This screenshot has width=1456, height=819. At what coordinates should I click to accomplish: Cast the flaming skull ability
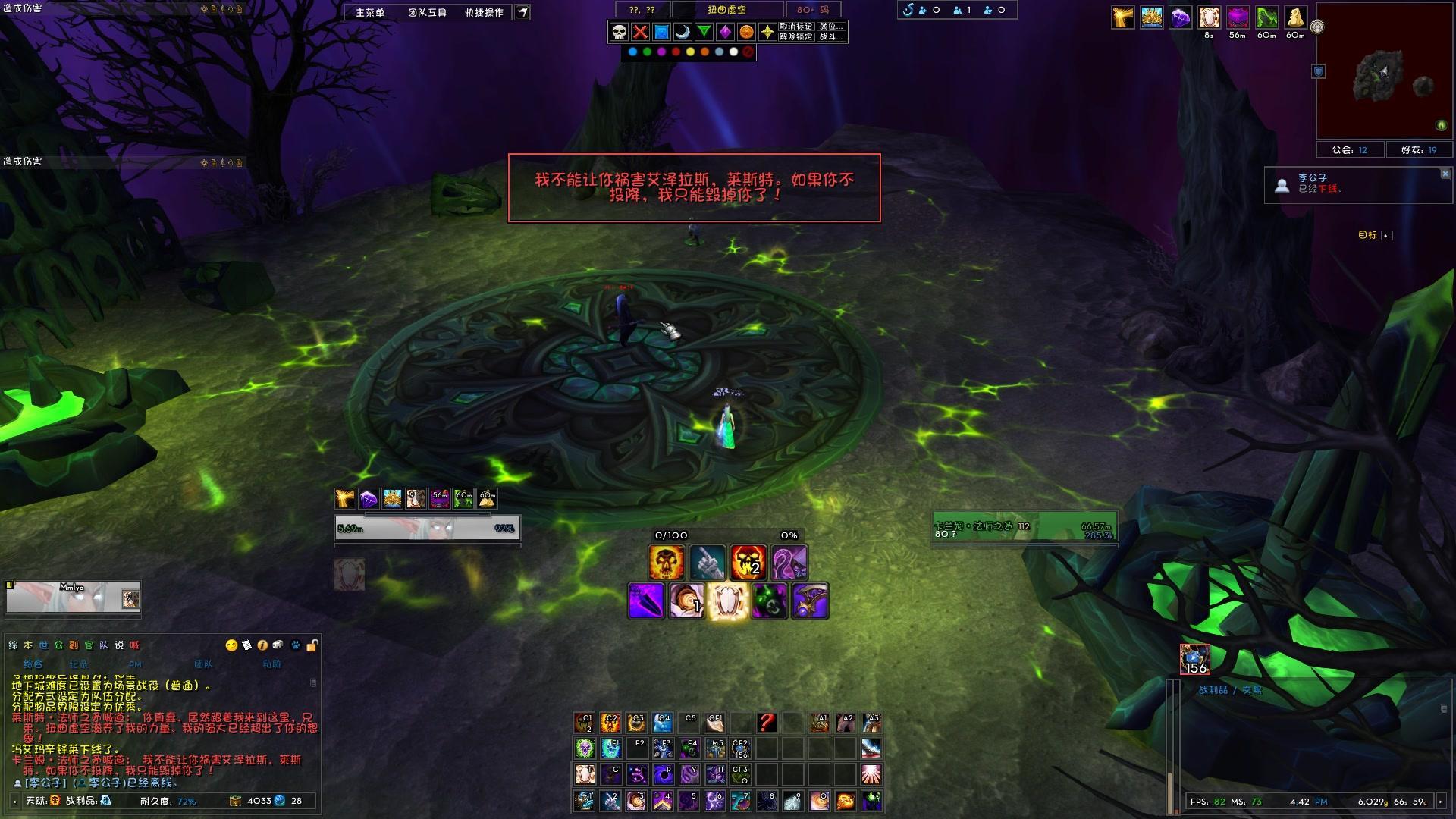666,563
